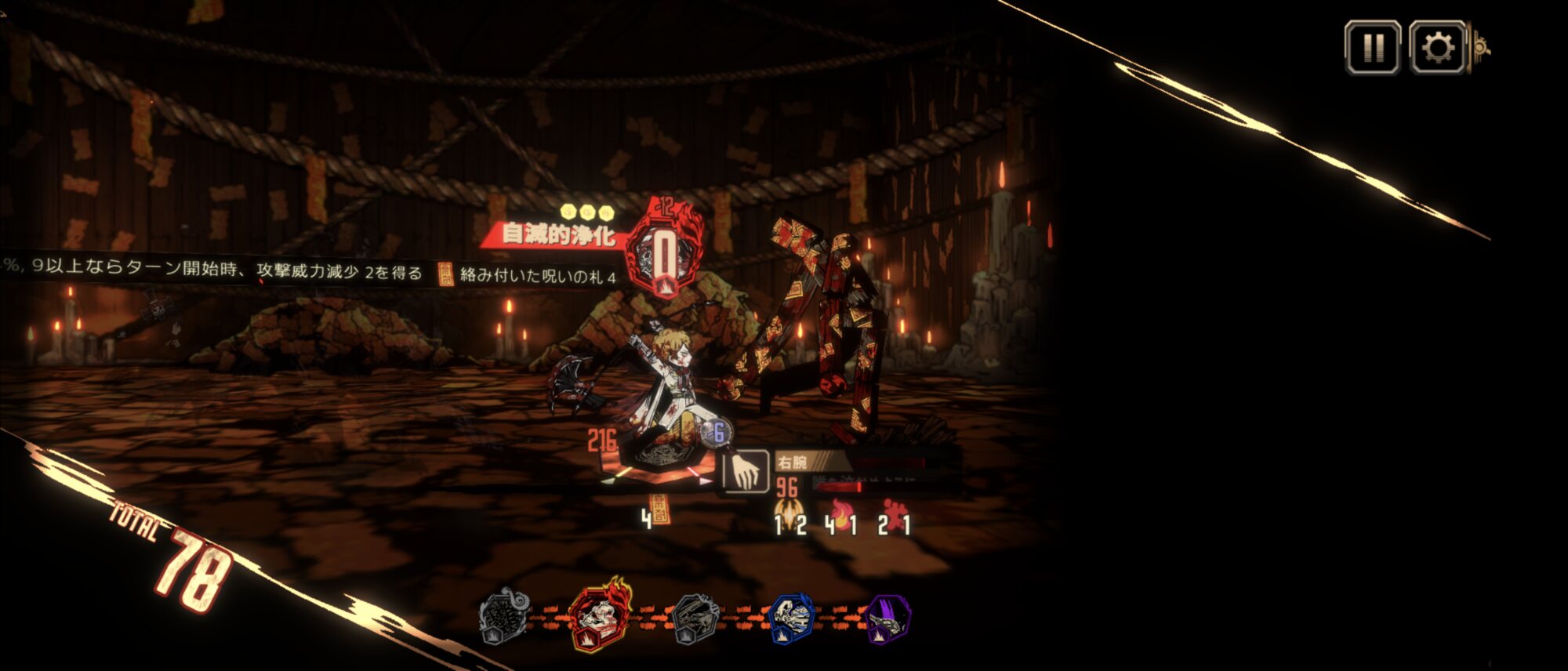Viewport: 1568px width, 671px height.
Task: Pause the battle
Action: 1372,48
